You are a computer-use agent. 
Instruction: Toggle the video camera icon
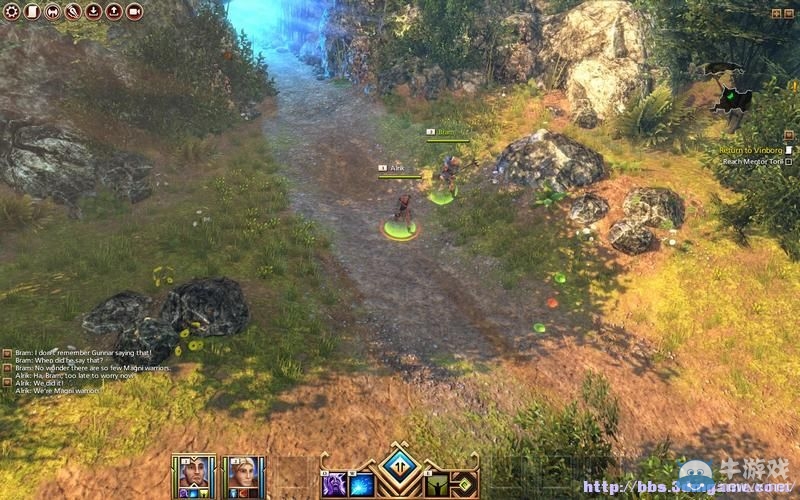tap(134, 12)
